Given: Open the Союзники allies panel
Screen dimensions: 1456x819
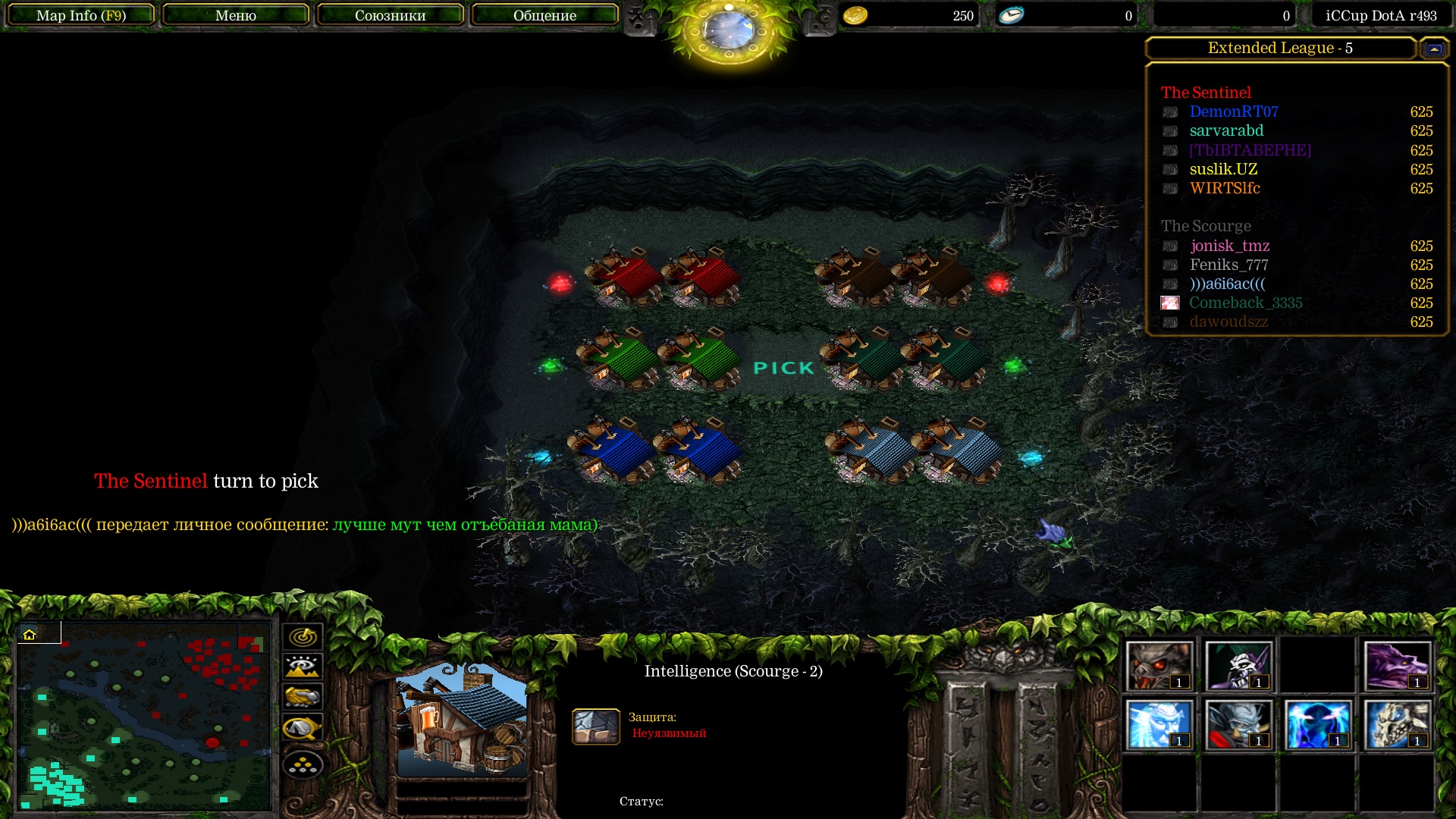Looking at the screenshot, I should click(x=390, y=15).
